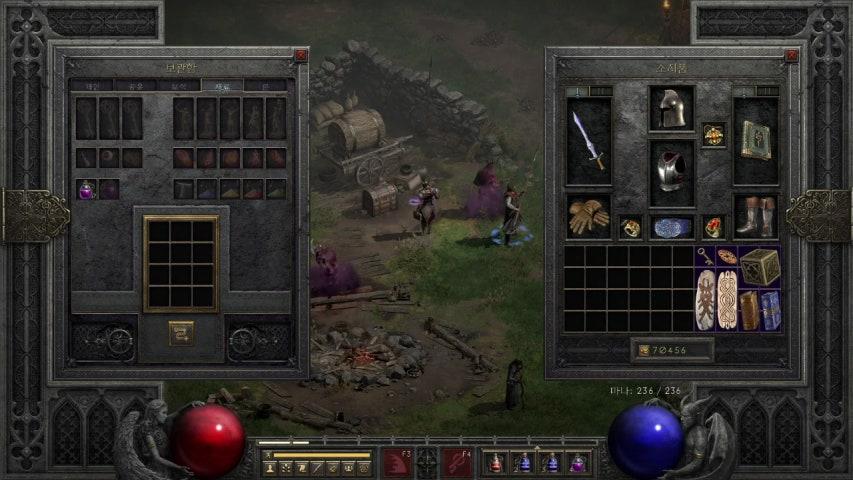Select the equipped green book shield
853x480 pixels.
755,140
